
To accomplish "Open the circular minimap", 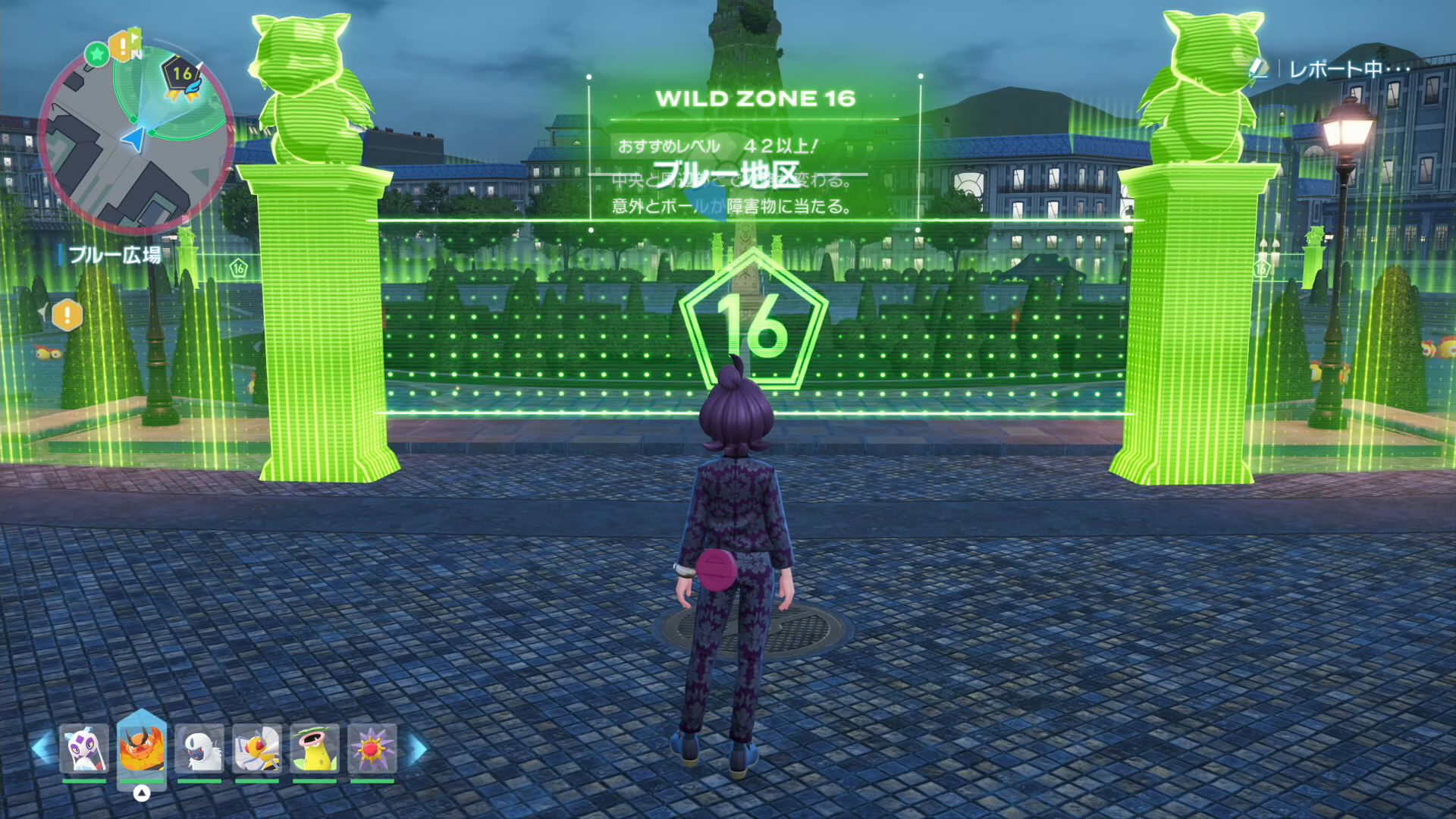I will pyautogui.click(x=135, y=136).
